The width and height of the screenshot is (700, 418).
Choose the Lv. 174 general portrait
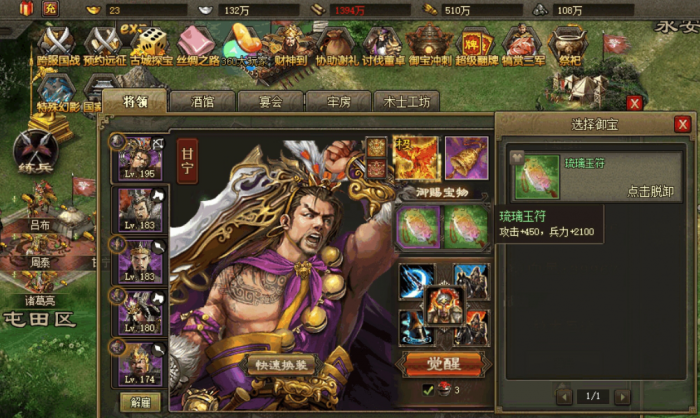pos(136,364)
